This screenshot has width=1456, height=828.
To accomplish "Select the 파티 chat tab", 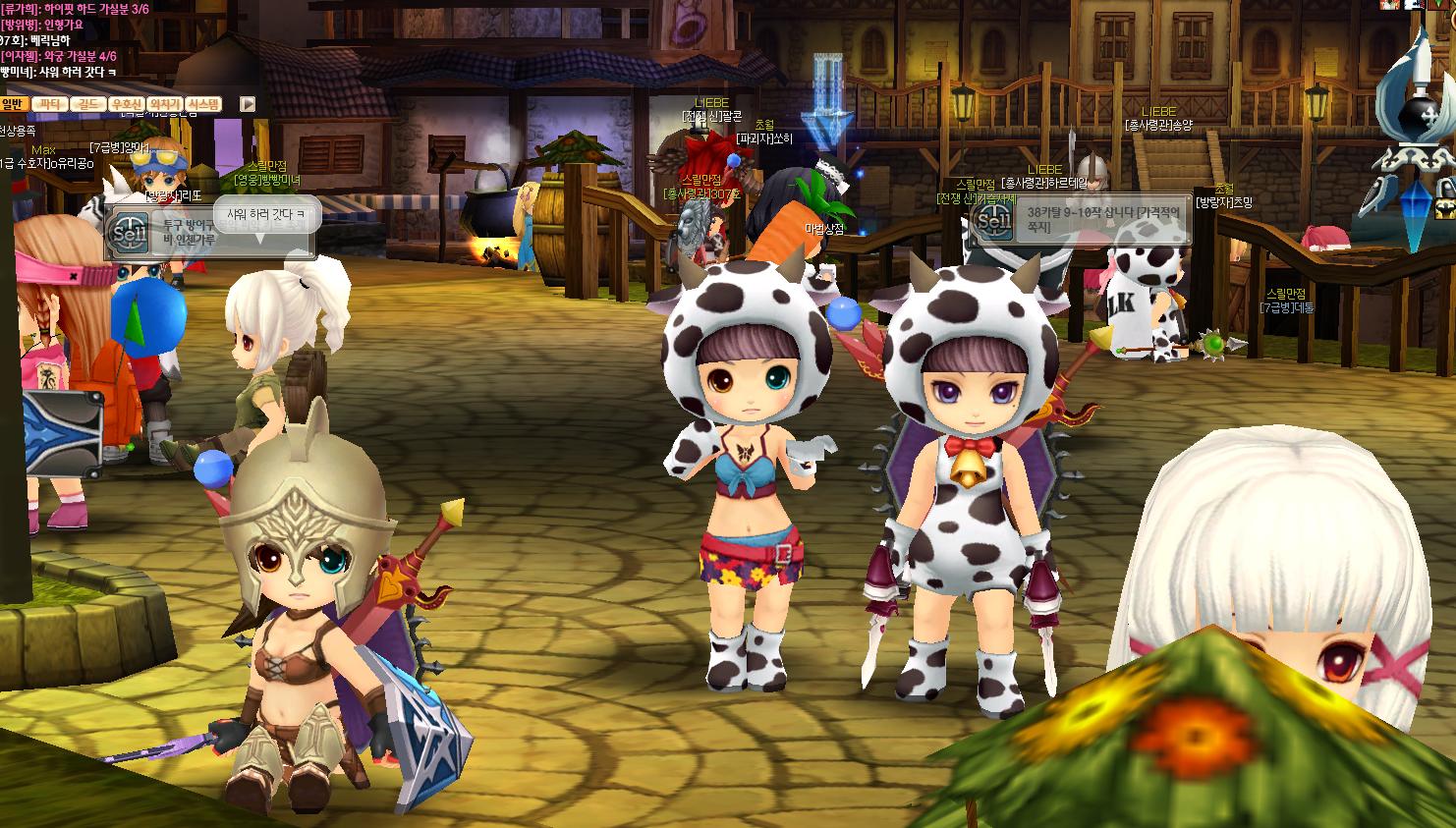I will [x=48, y=104].
